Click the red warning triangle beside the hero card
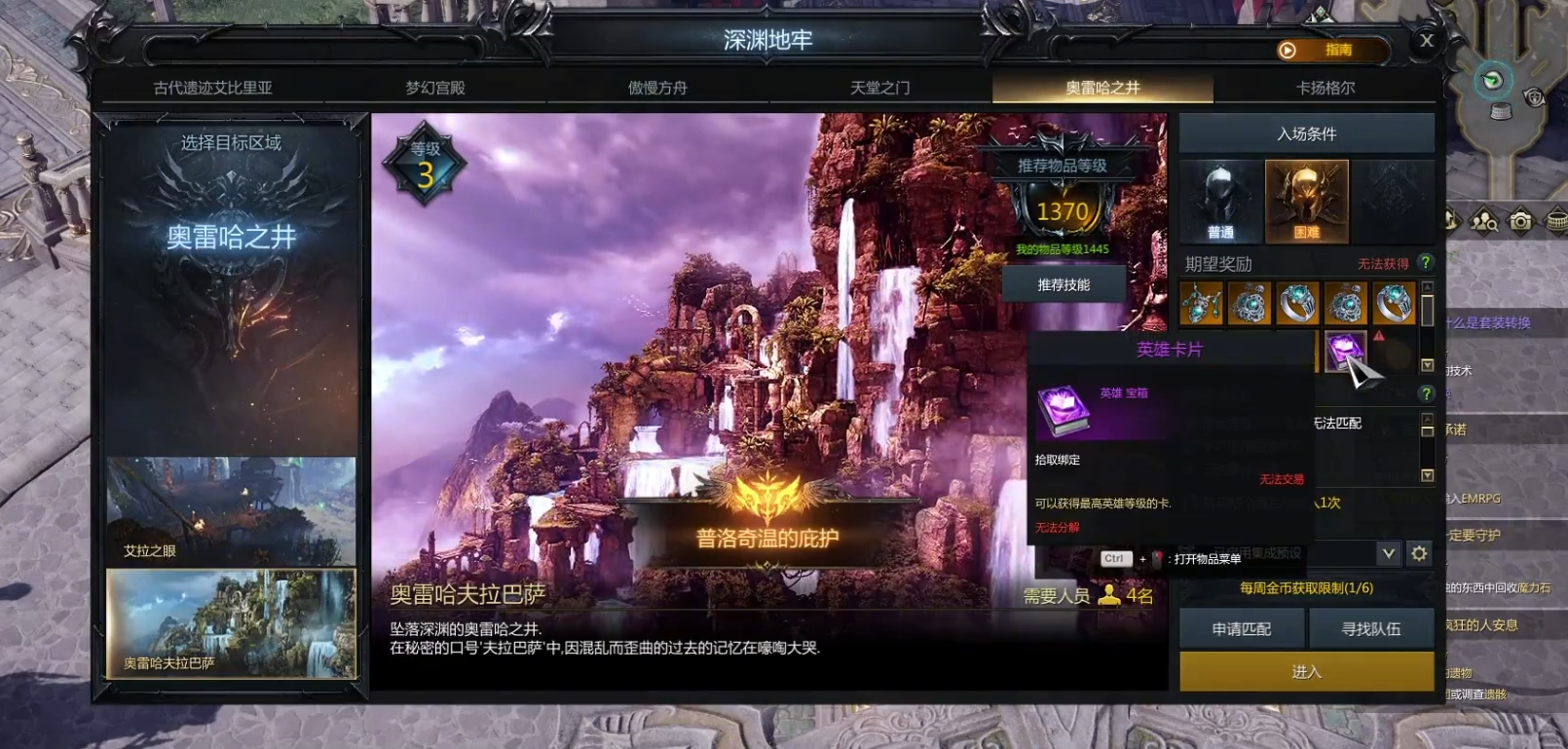The width and height of the screenshot is (1568, 749). [x=1379, y=337]
